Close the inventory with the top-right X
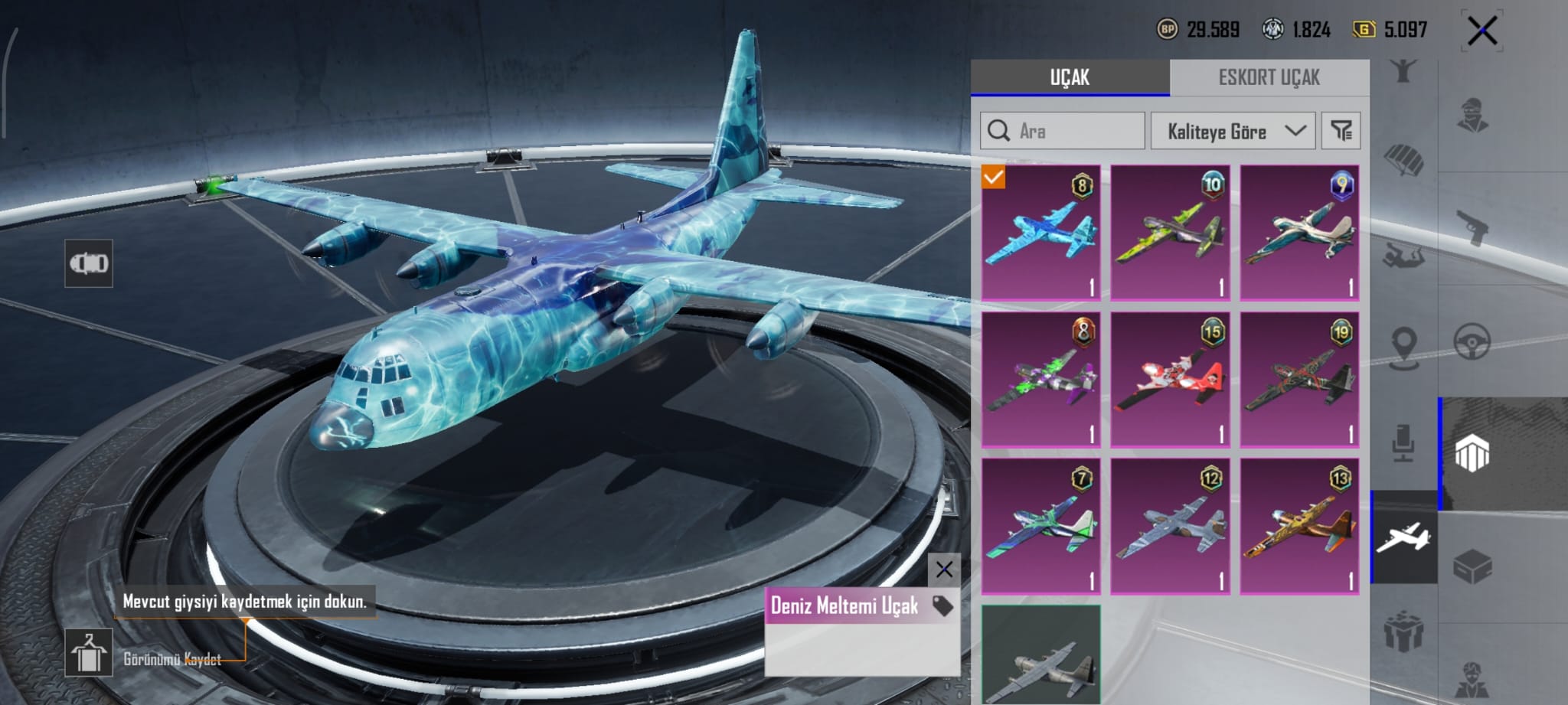1568x705 pixels. (1482, 31)
